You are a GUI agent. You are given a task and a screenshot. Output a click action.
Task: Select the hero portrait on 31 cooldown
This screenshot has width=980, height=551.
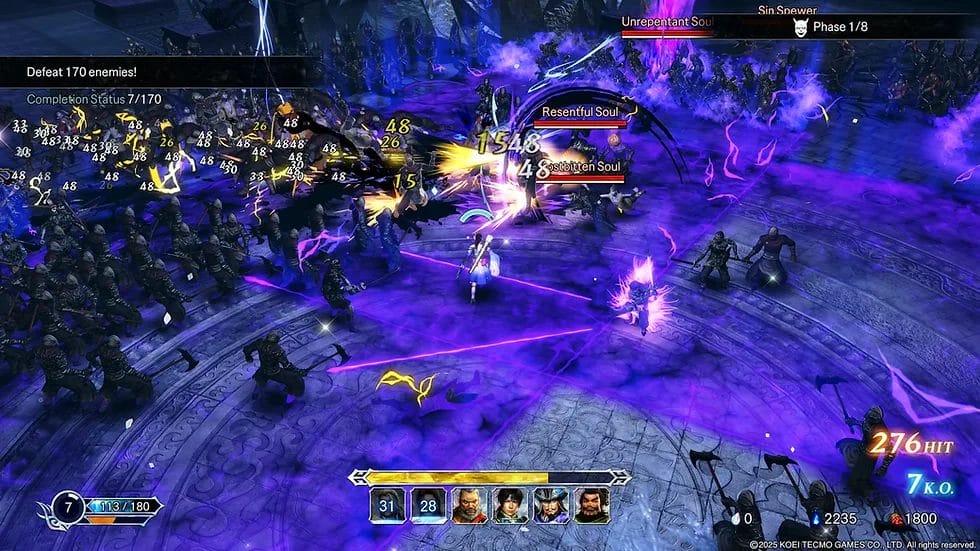coord(386,505)
